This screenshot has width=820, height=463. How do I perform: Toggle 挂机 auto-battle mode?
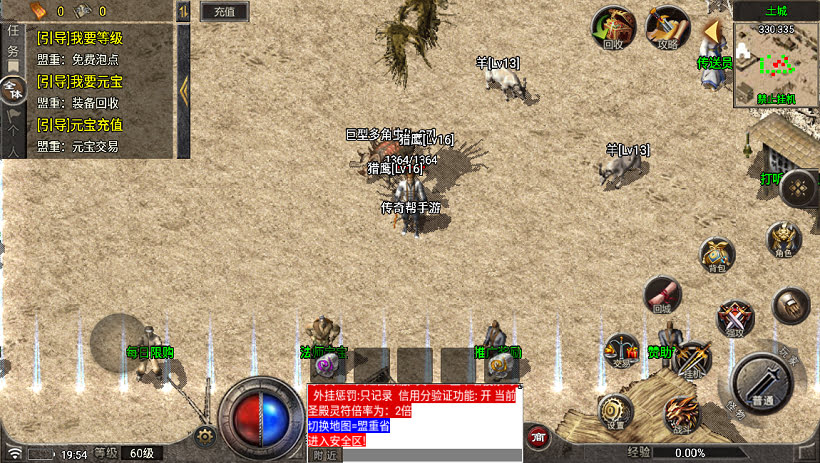click(x=691, y=360)
